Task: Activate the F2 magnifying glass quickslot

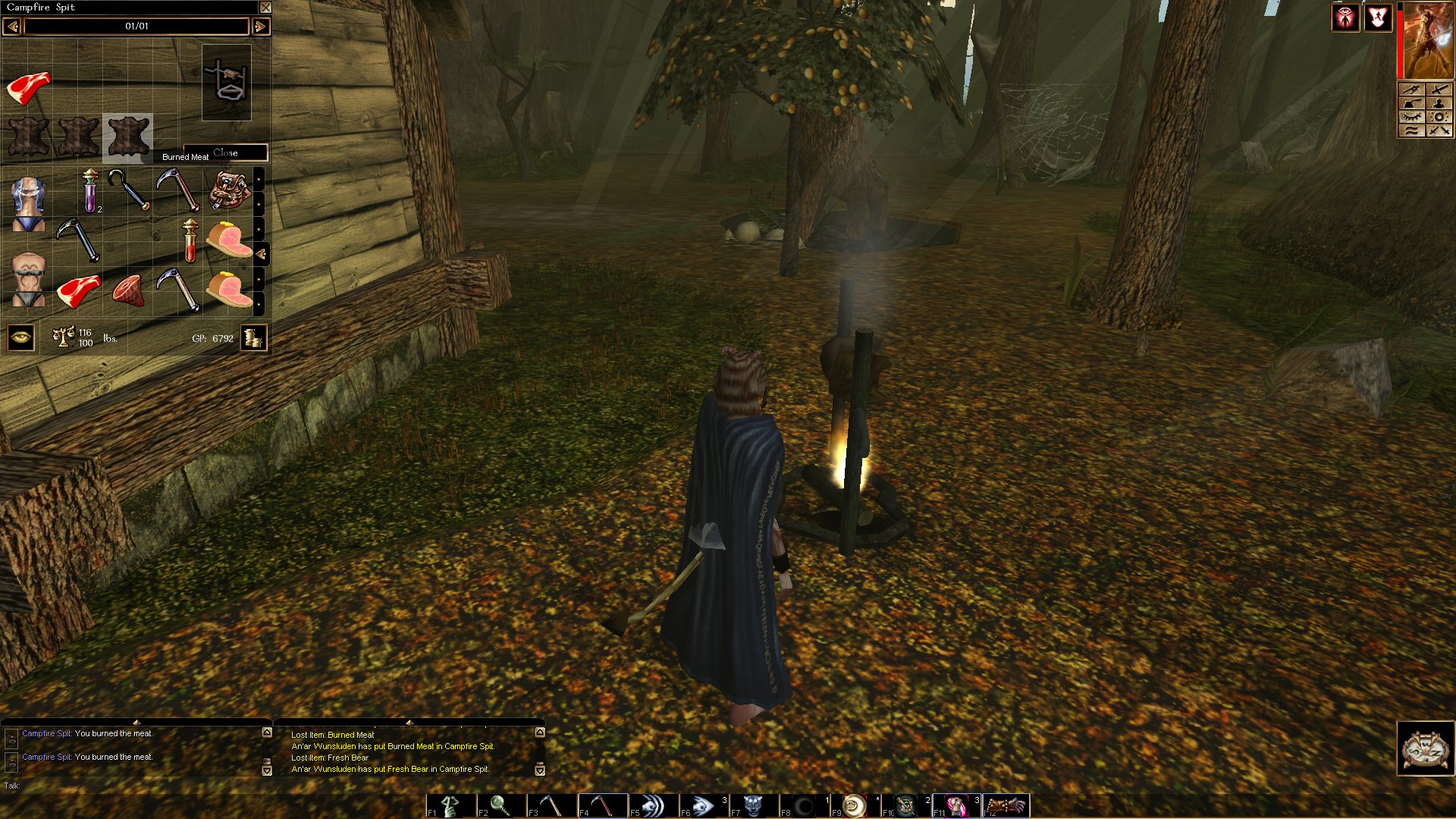Action: (x=500, y=805)
